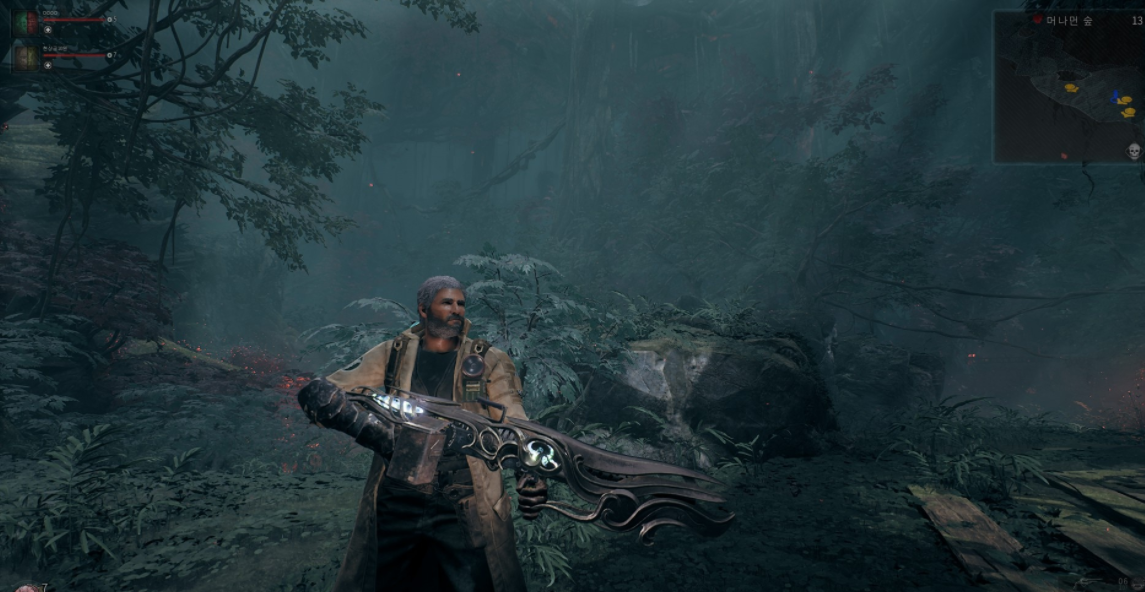The width and height of the screenshot is (1145, 592).
Task: Click the skull icon on the minimap
Action: (x=1134, y=151)
